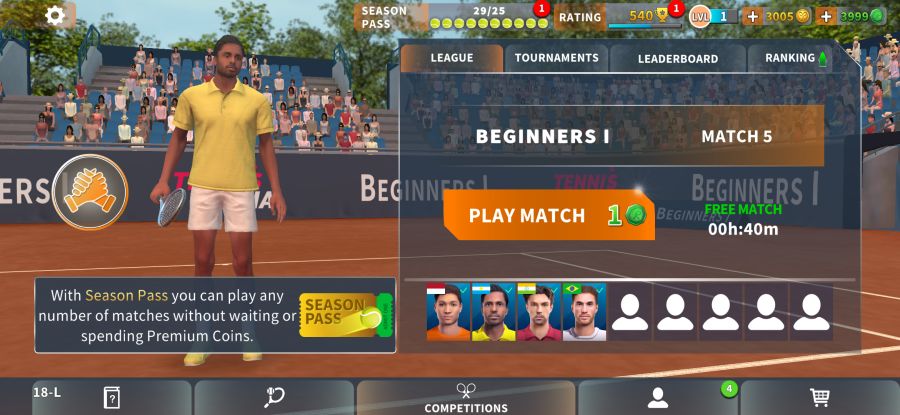The width and height of the screenshot is (900, 415).
Task: Open the racket equipment tab
Action: pyautogui.click(x=274, y=398)
